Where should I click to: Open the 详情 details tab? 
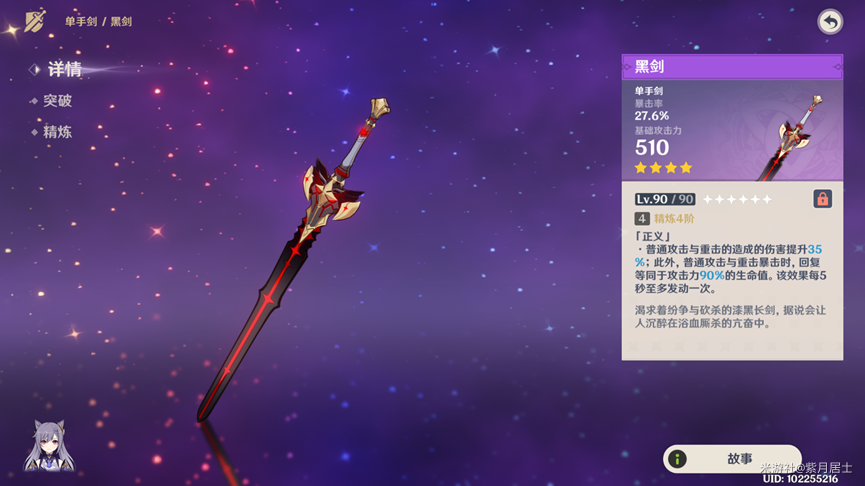(x=63, y=69)
